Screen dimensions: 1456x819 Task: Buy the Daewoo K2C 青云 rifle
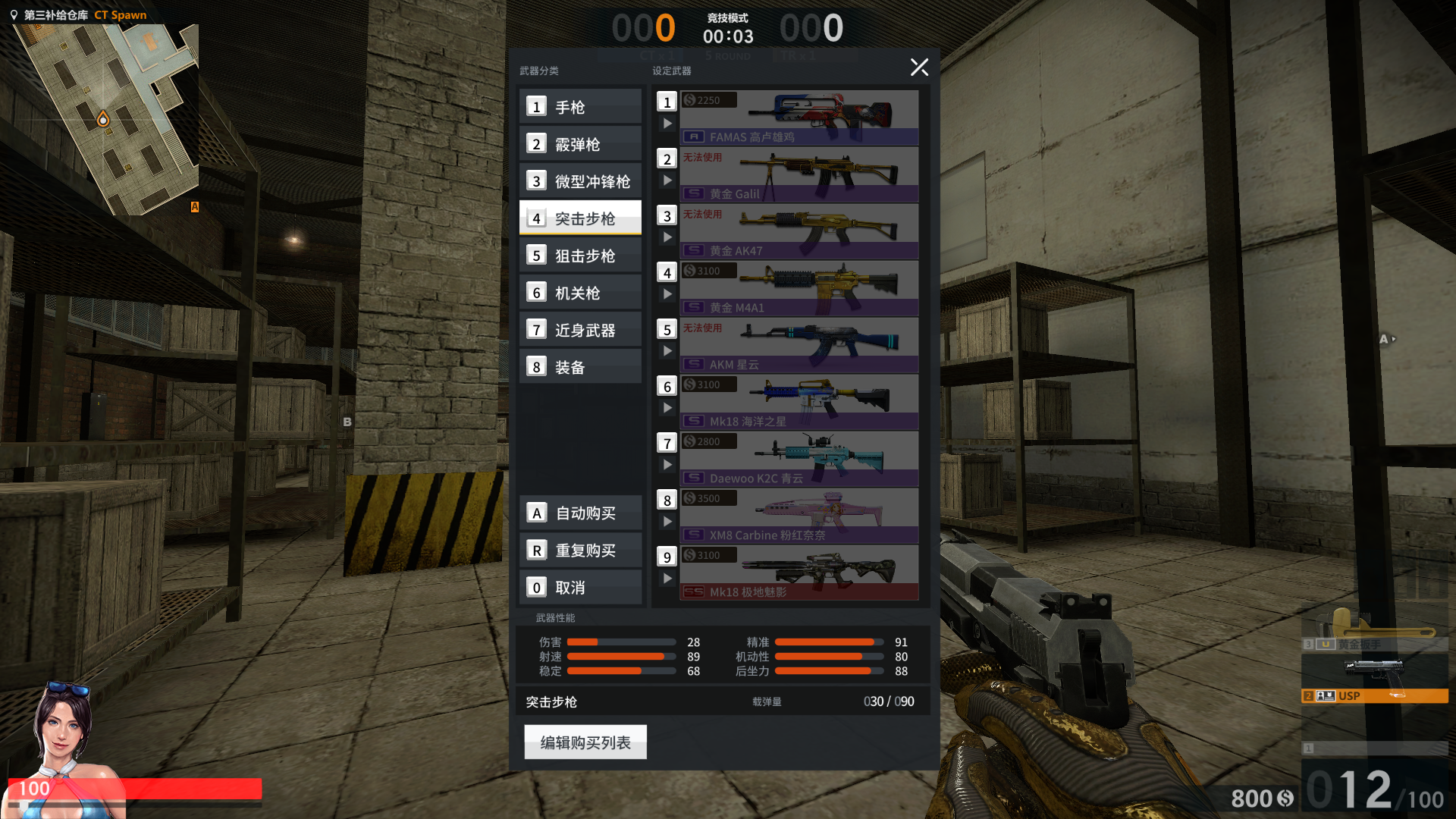(799, 459)
